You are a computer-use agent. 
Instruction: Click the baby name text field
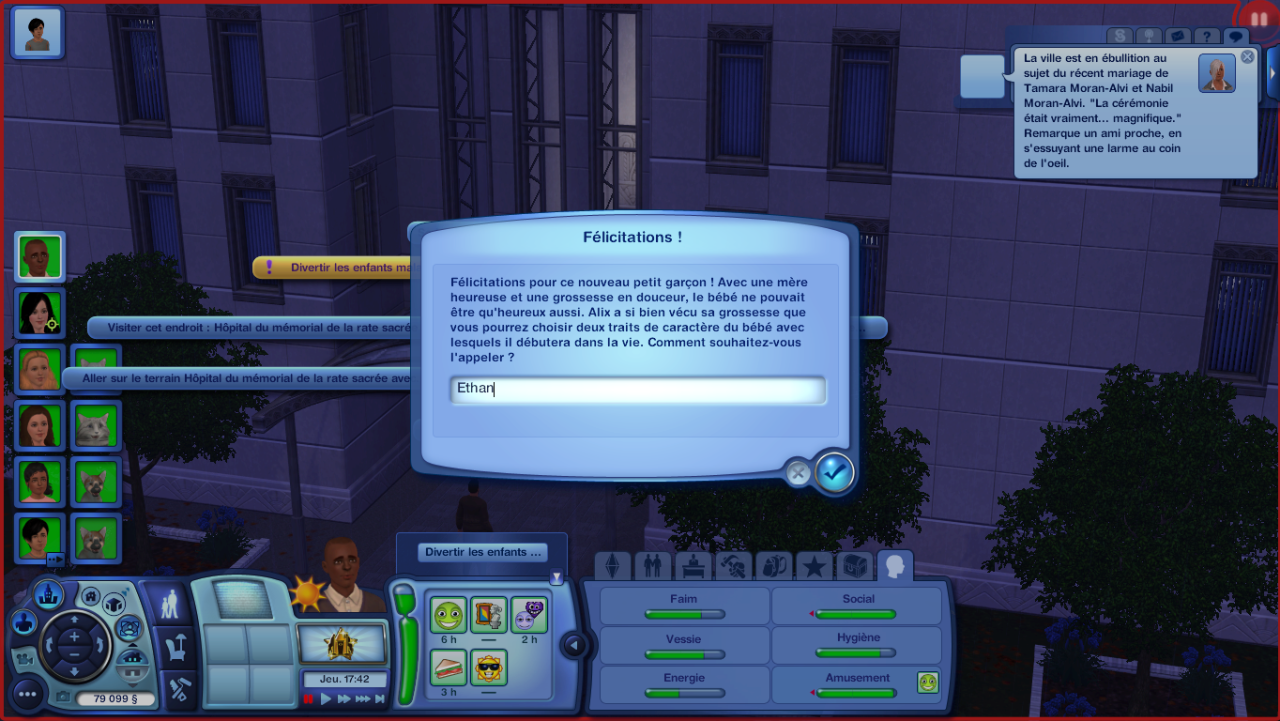[x=638, y=390]
